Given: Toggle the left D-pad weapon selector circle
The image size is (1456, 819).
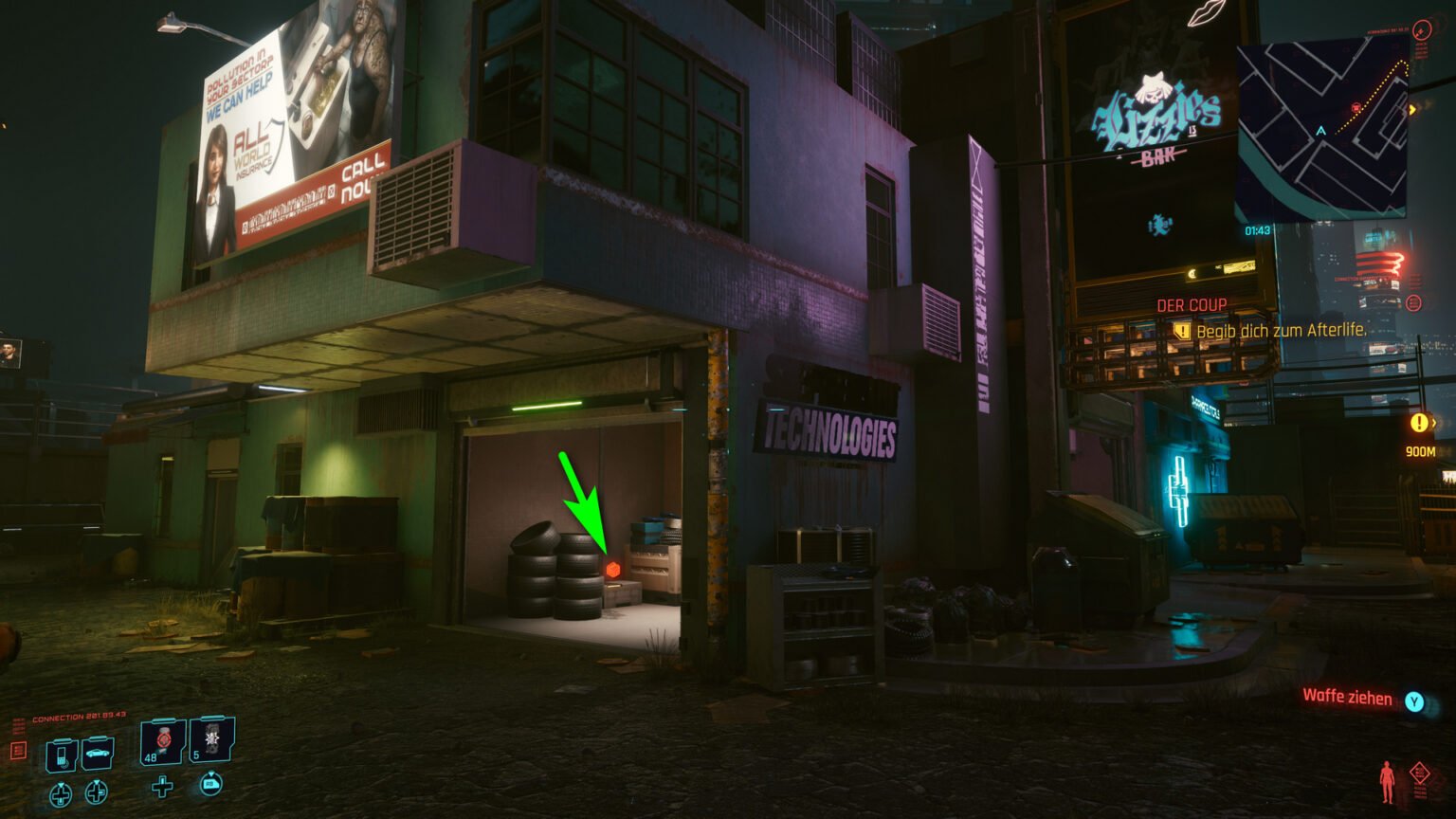Looking at the screenshot, I should (x=61, y=794).
